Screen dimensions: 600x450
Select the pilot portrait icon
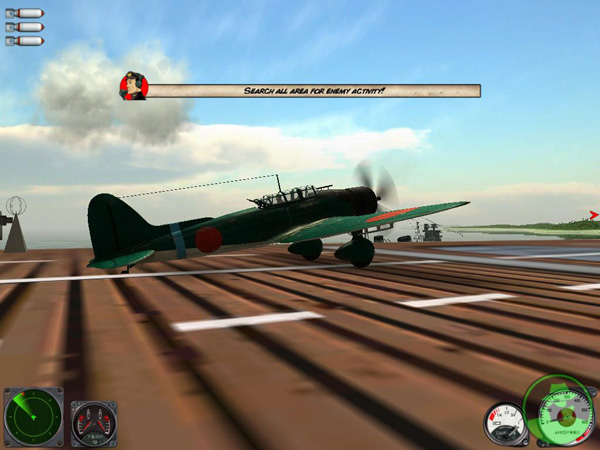pyautogui.click(x=133, y=86)
